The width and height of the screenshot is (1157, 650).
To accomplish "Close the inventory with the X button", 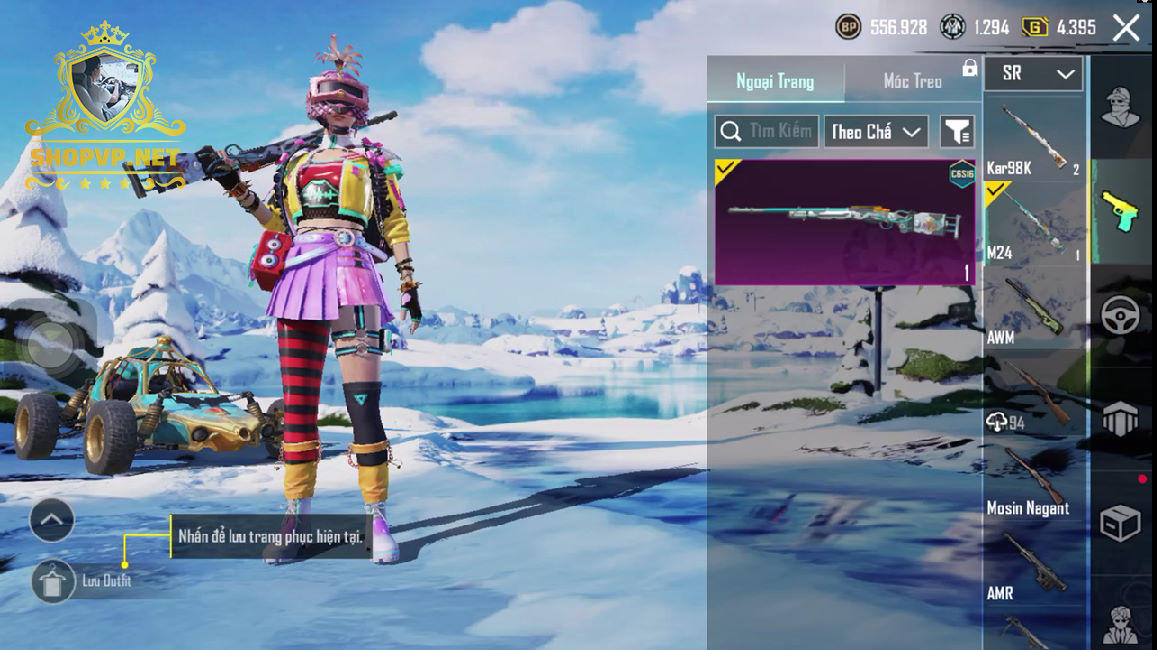I will 1126,28.
